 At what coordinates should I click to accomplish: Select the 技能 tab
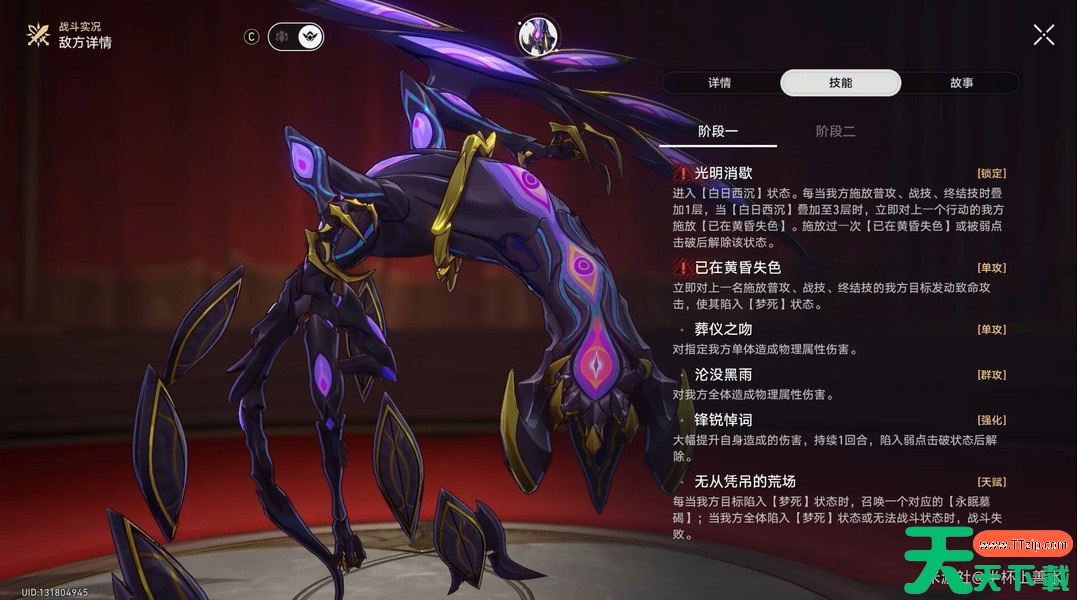click(x=840, y=83)
